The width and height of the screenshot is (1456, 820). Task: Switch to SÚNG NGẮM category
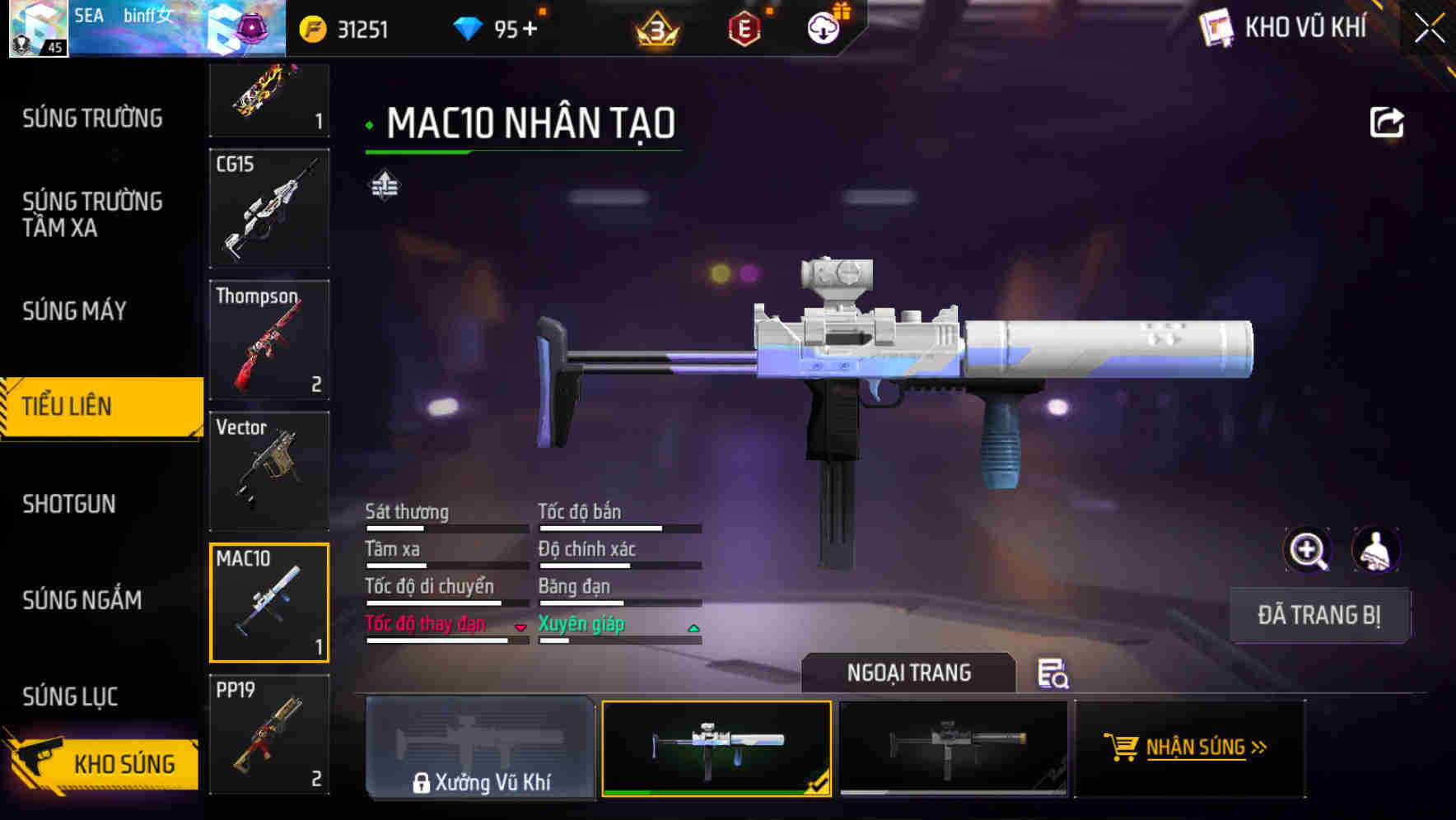tap(82, 600)
